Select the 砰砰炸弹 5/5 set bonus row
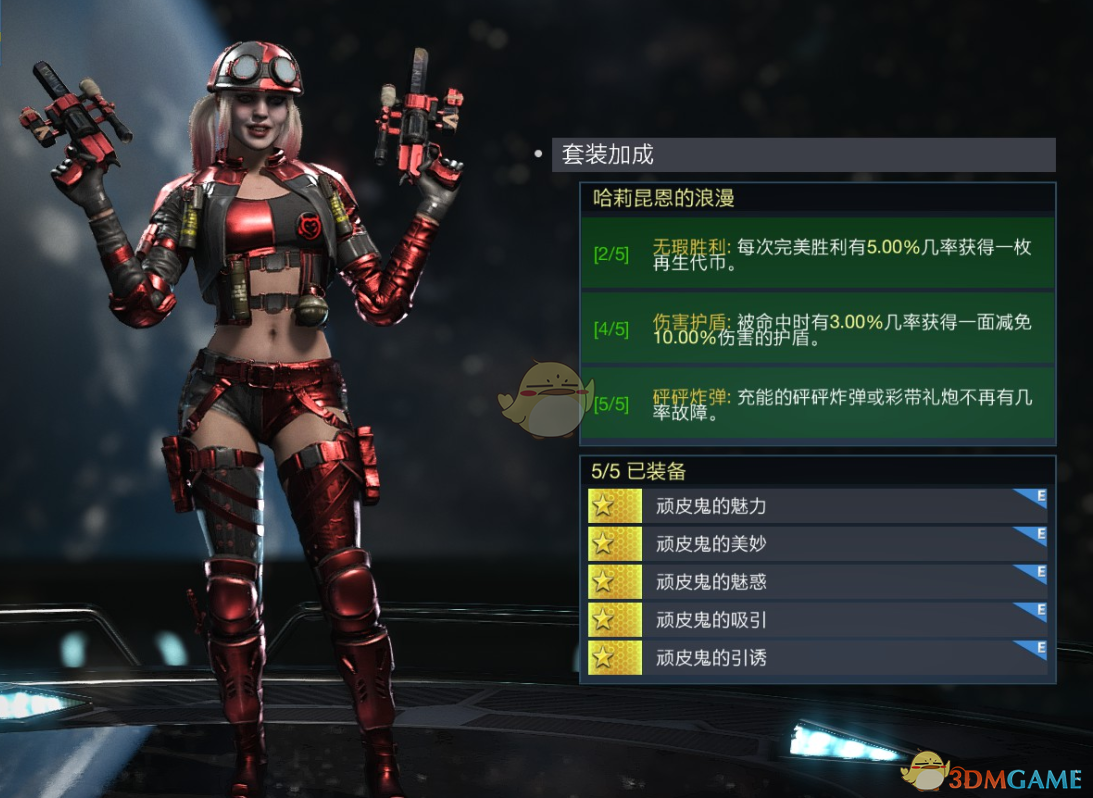1093x798 pixels. 817,404
